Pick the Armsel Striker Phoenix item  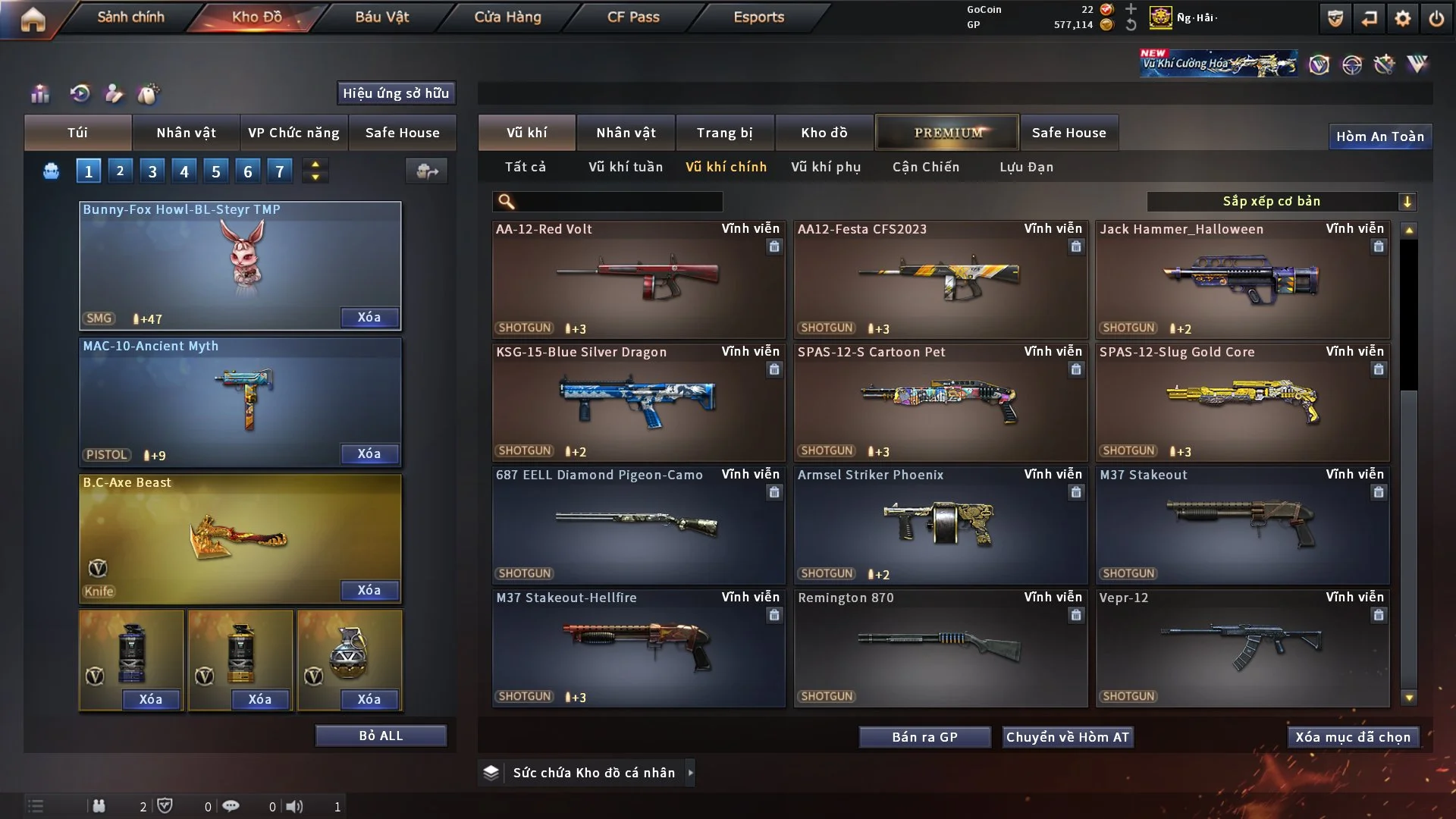pyautogui.click(x=940, y=526)
